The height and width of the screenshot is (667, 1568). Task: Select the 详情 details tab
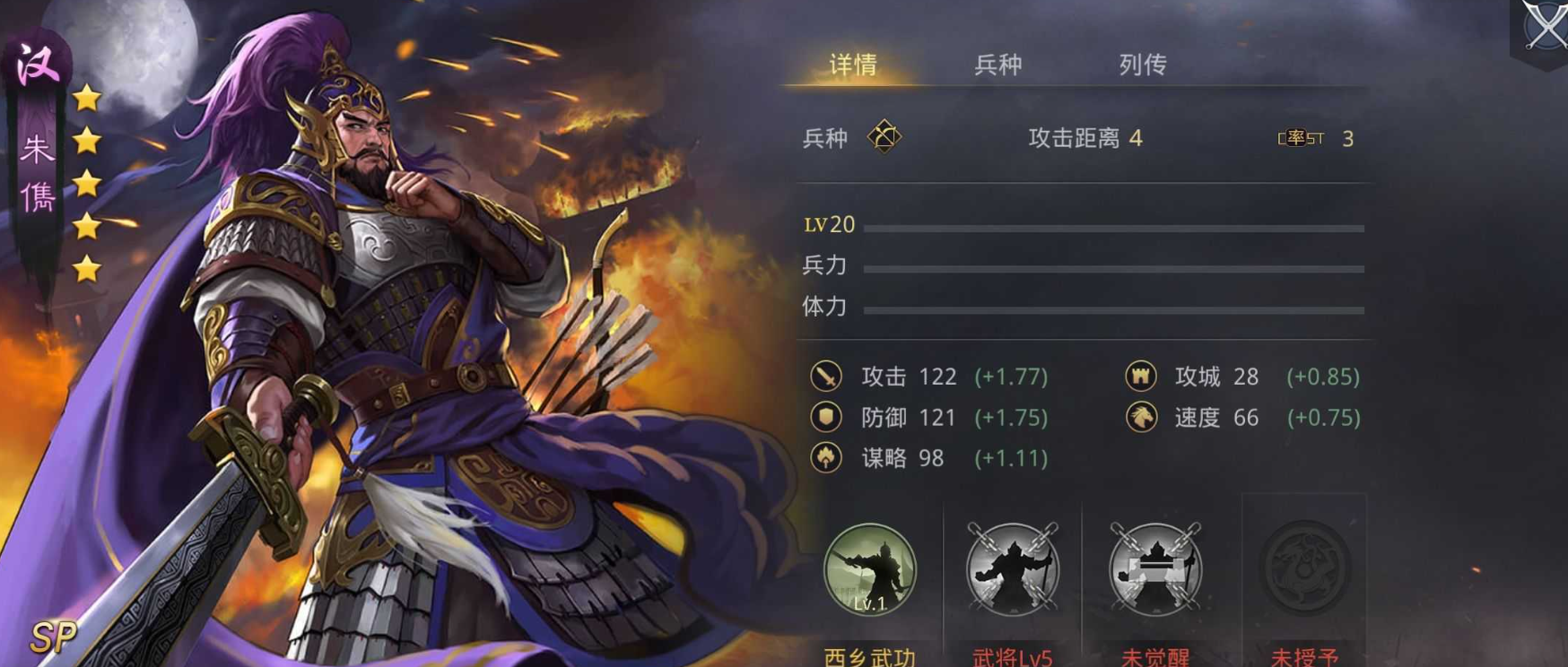tap(853, 64)
